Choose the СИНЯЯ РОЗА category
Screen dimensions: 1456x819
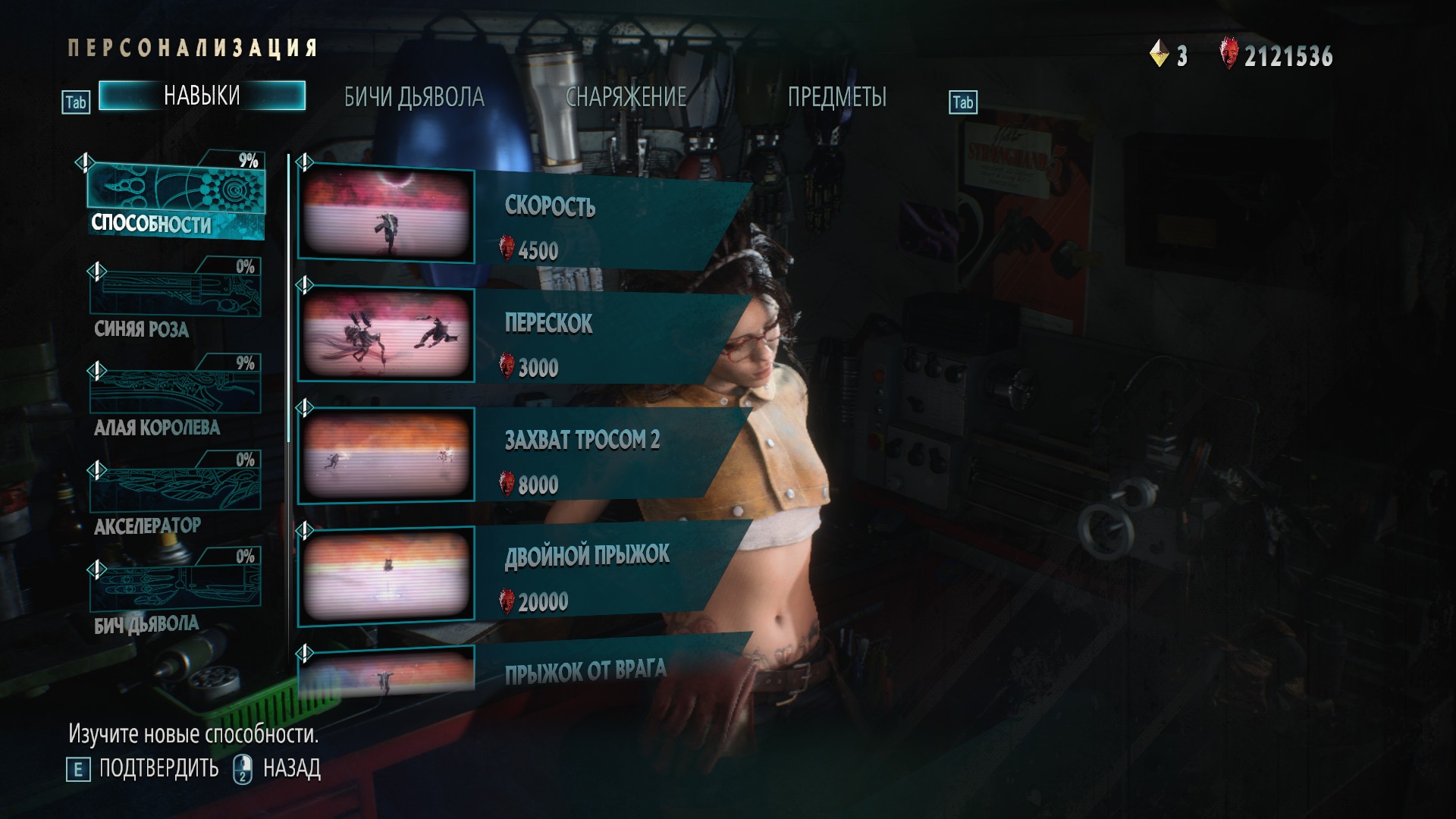[x=176, y=300]
